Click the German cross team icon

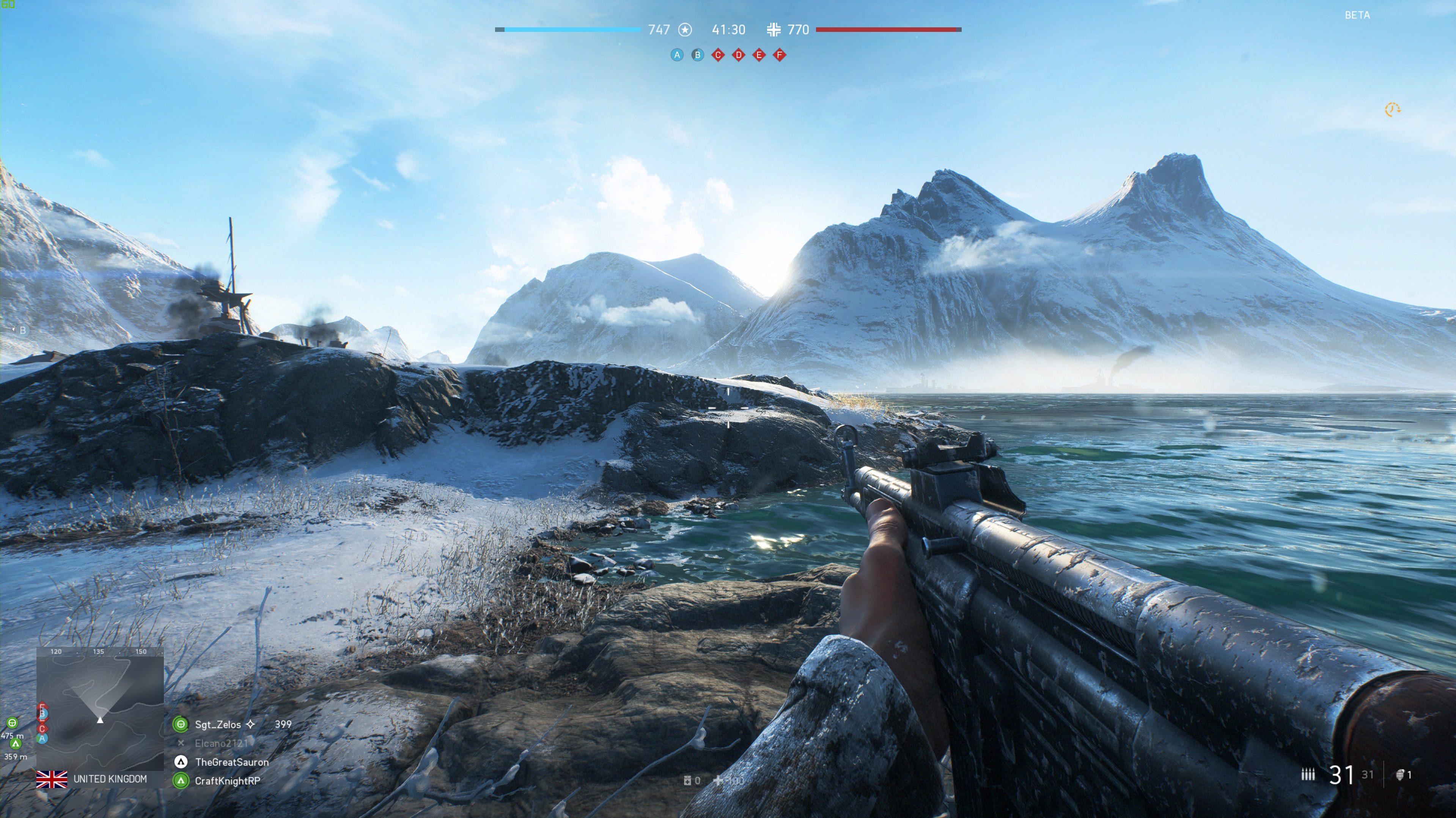[x=774, y=29]
